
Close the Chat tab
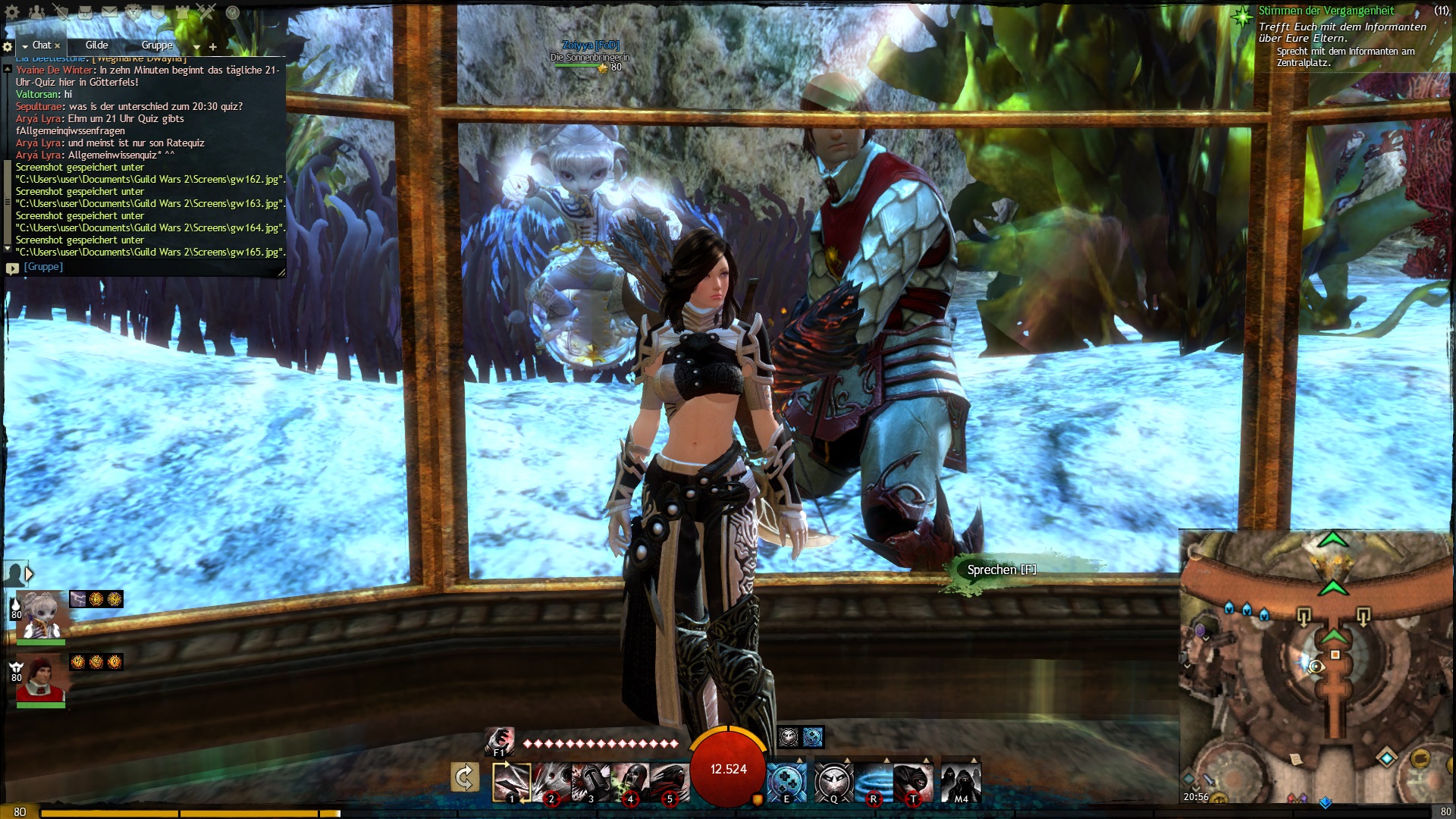[58, 46]
